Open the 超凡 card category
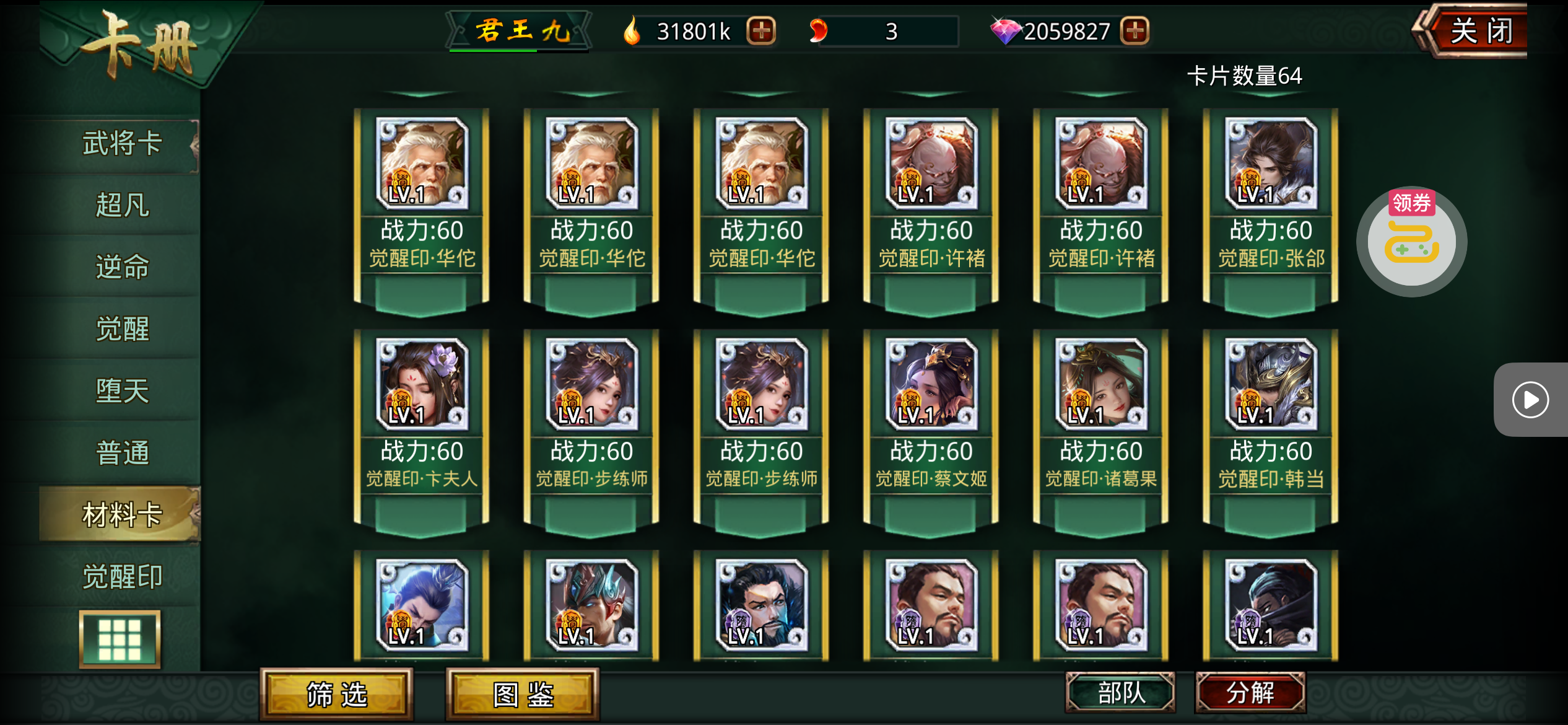 point(121,205)
